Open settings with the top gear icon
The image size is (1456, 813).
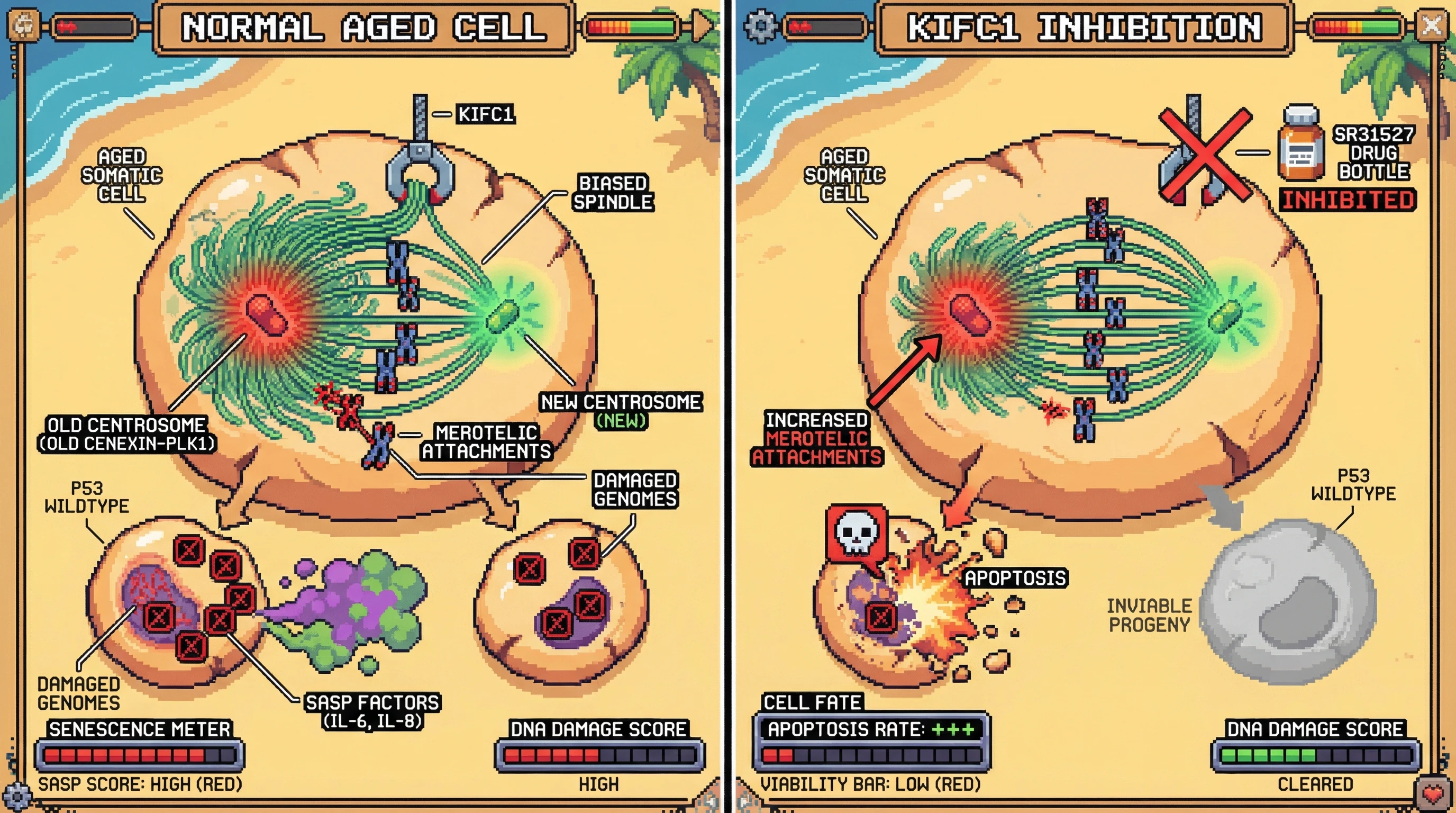coord(760,25)
